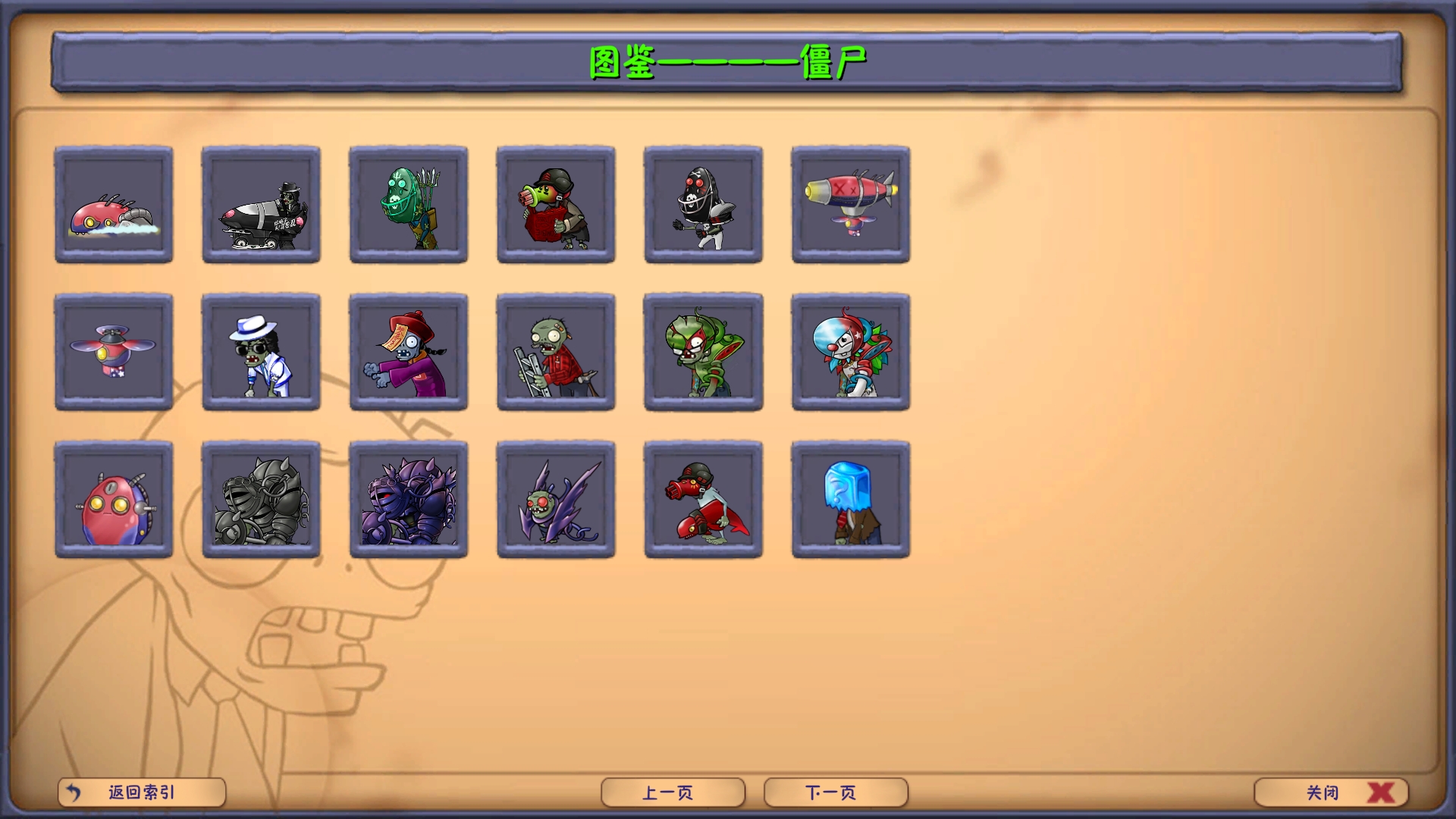This screenshot has width=1456, height=819.
Task: Select the red zeppelin blimp zombie
Action: point(850,206)
